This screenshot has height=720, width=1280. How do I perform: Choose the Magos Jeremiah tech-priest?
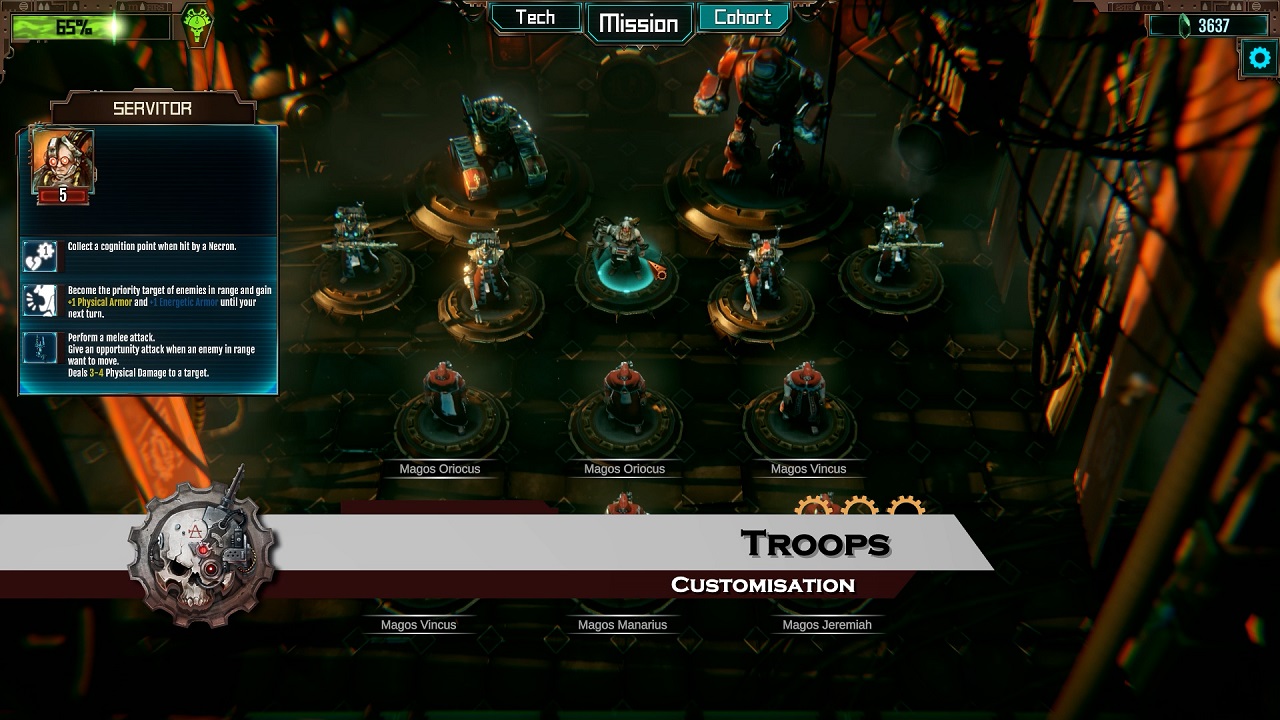tap(826, 624)
